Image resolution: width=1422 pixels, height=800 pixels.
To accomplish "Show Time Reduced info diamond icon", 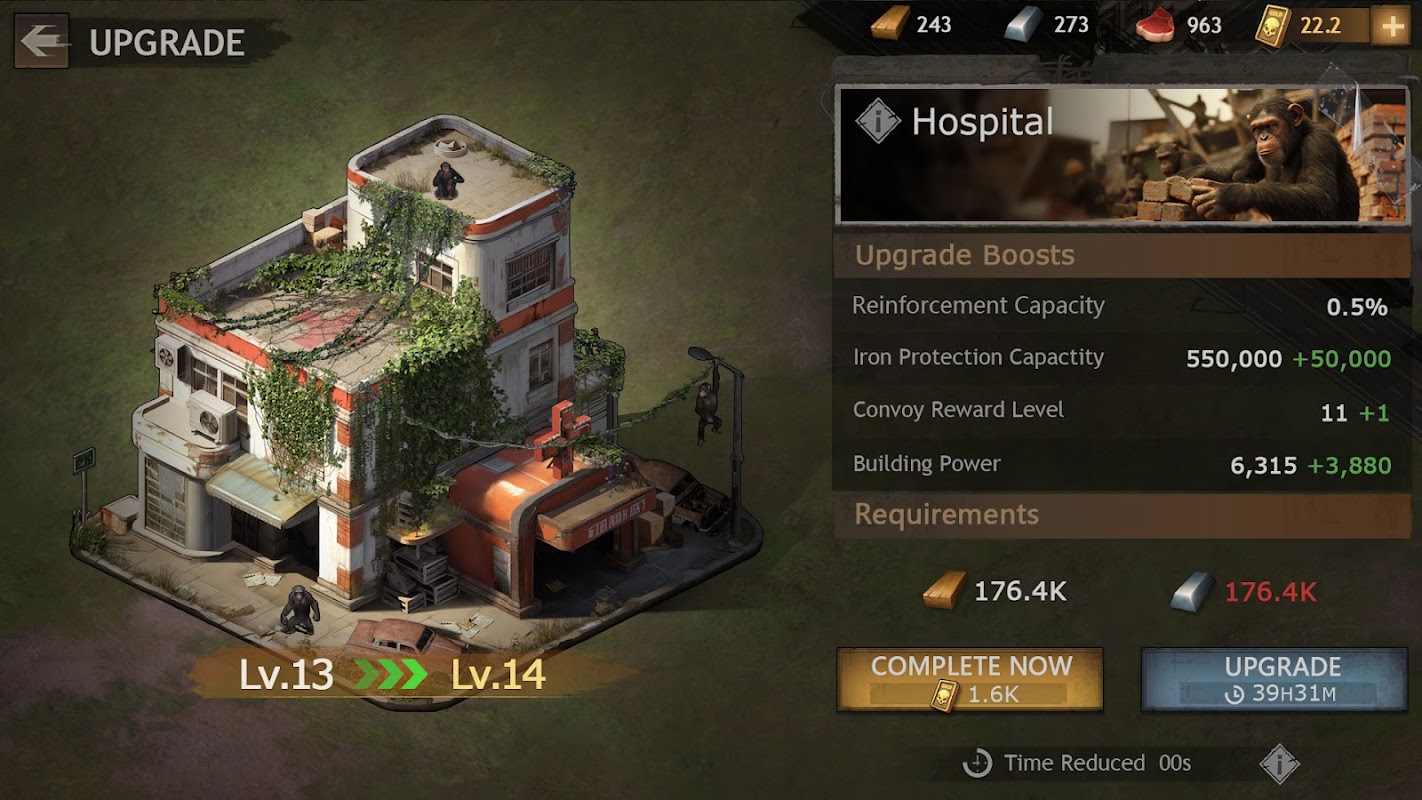I will (1279, 764).
